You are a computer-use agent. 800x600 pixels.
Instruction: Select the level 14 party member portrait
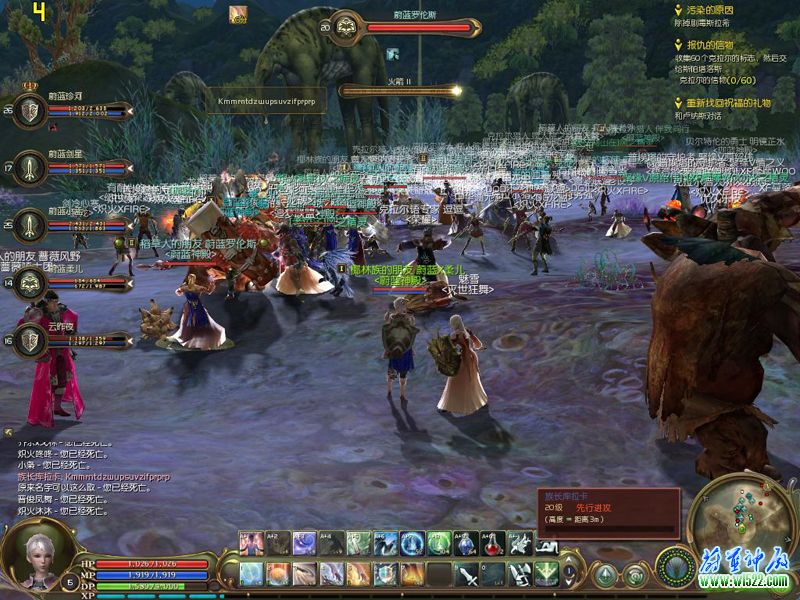pos(31,284)
